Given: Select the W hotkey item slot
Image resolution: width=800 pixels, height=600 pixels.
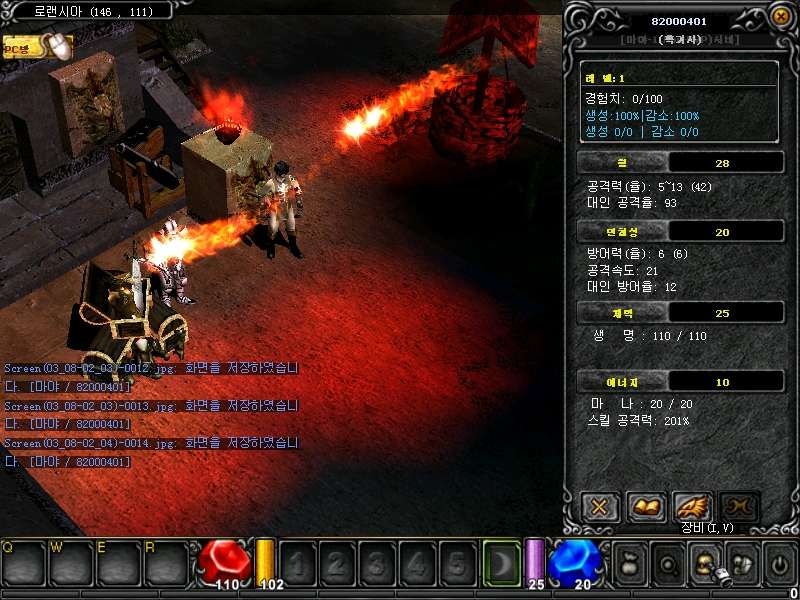Looking at the screenshot, I should click(x=72, y=563).
